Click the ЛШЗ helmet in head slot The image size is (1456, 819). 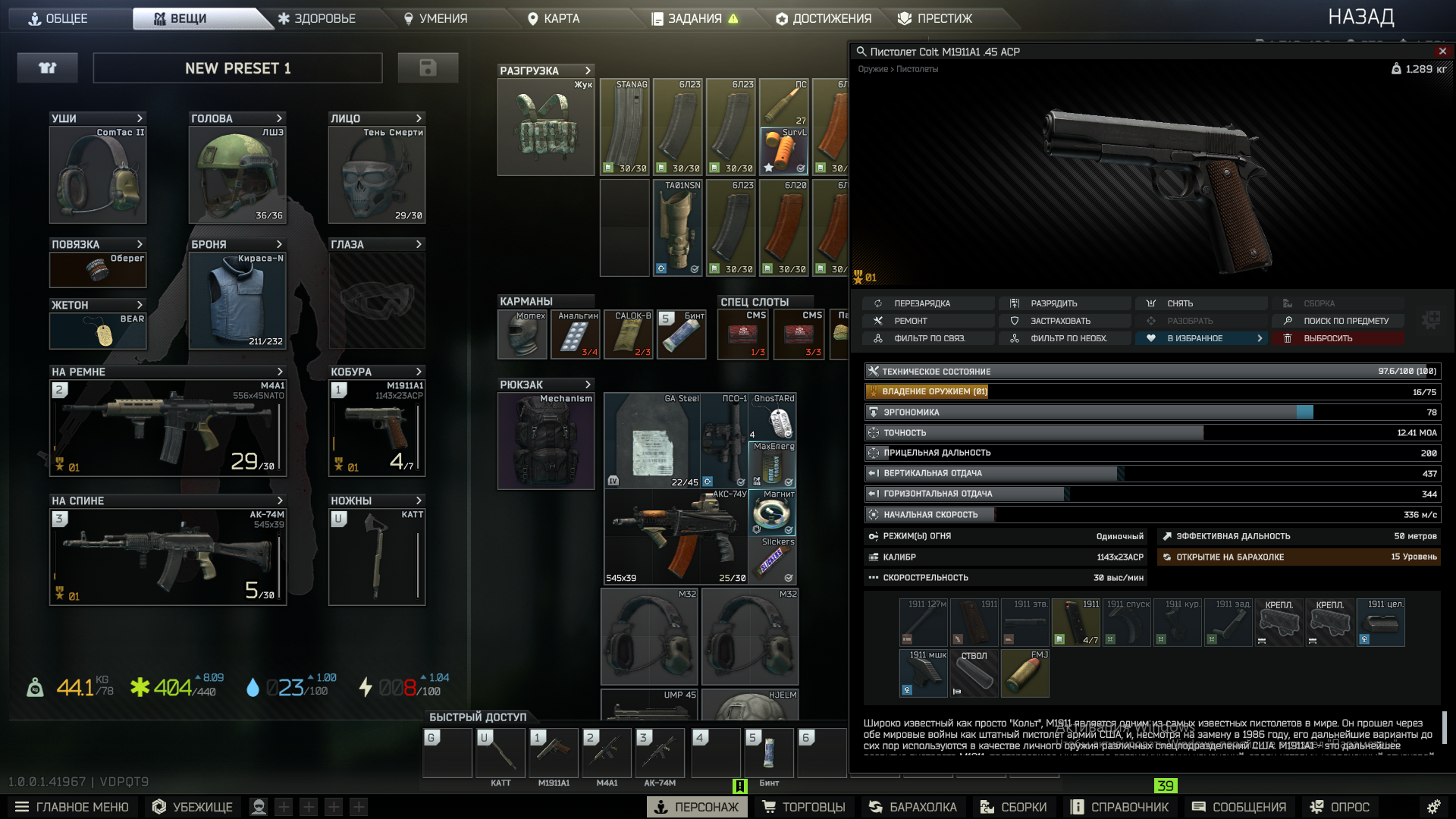[237, 174]
